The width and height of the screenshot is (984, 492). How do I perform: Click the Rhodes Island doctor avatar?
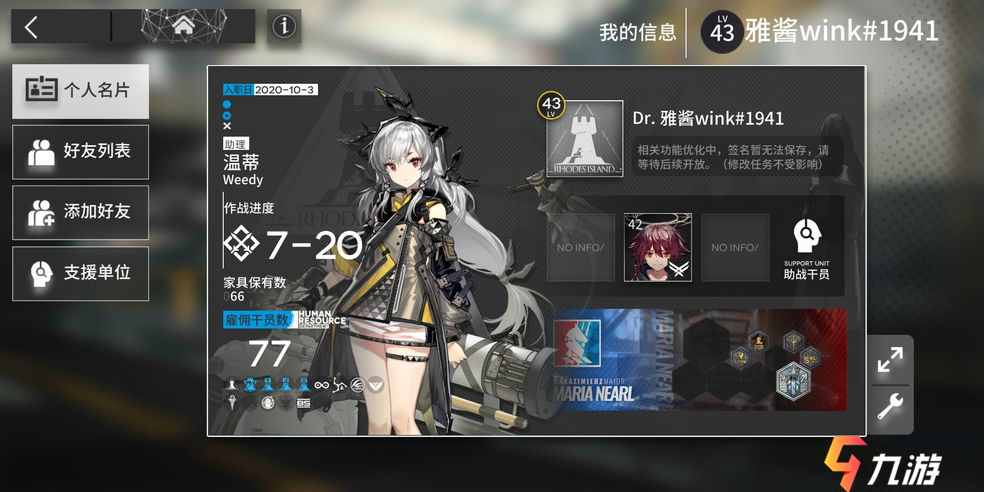585,140
